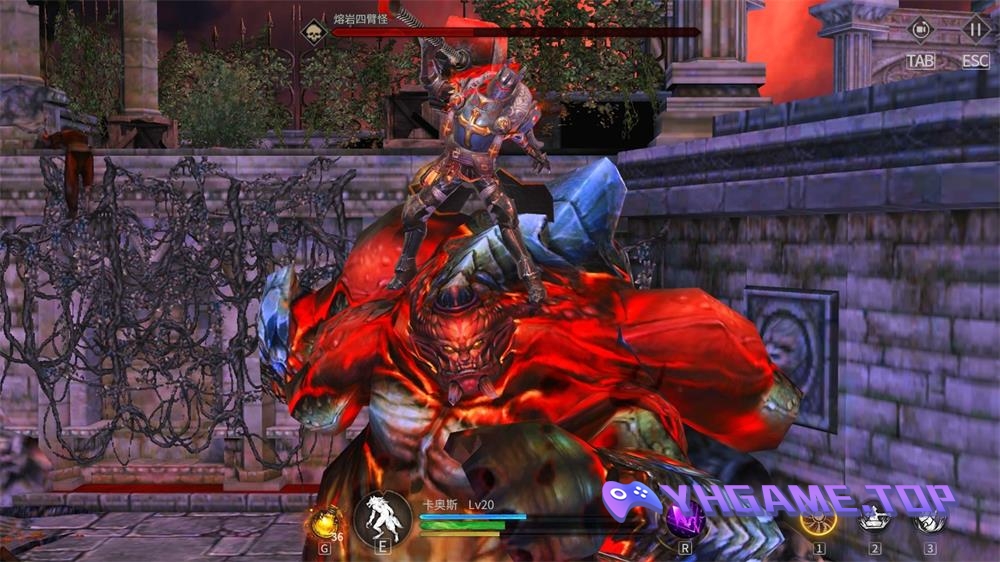This screenshot has width=1000, height=562.
Task: Pause the game with the pause button
Action: (975, 30)
